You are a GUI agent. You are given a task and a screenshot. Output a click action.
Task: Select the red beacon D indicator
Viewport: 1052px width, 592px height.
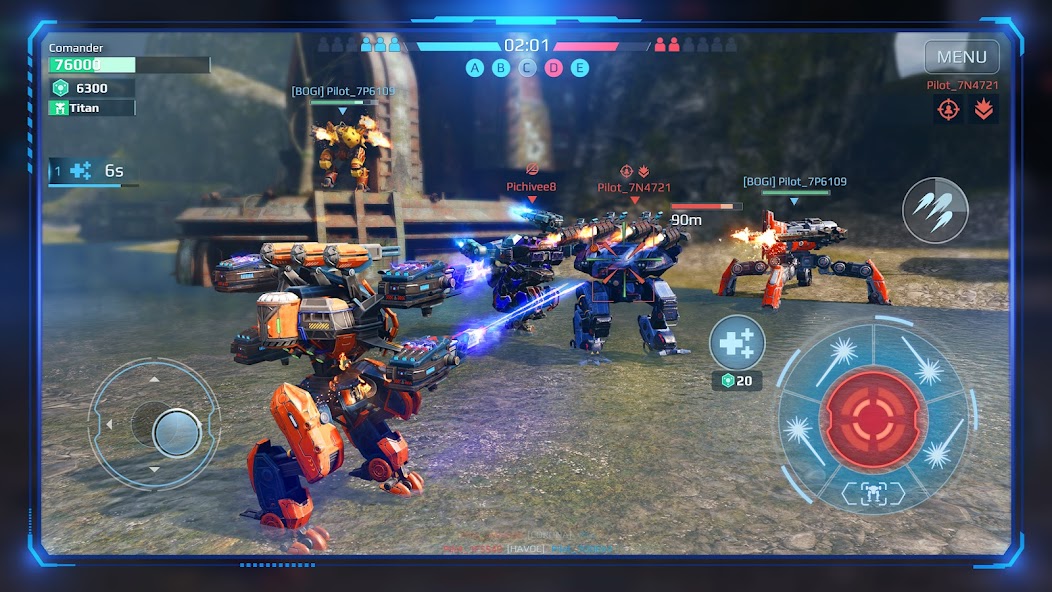coord(553,68)
